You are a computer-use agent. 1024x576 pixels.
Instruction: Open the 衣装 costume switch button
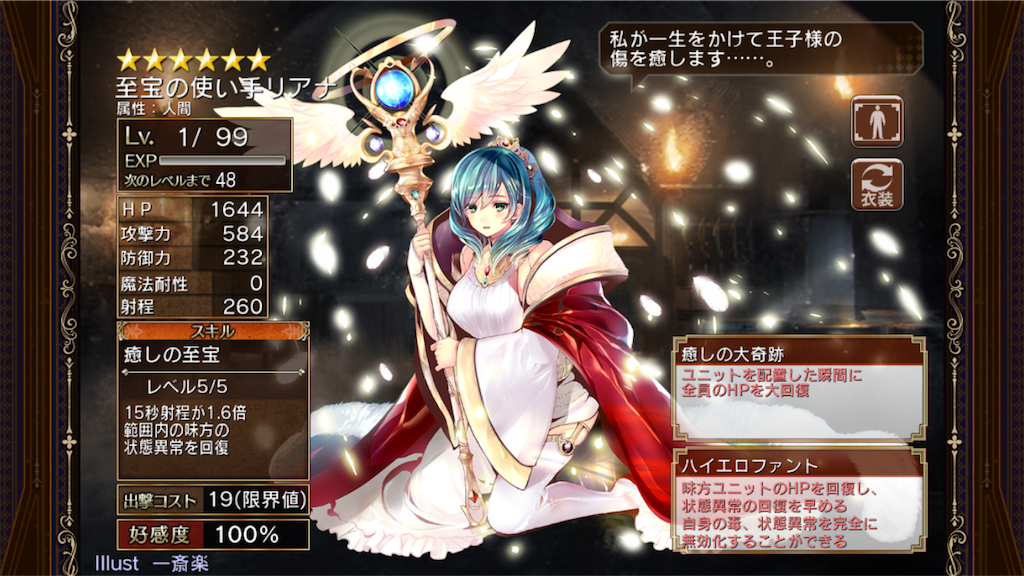click(x=877, y=184)
